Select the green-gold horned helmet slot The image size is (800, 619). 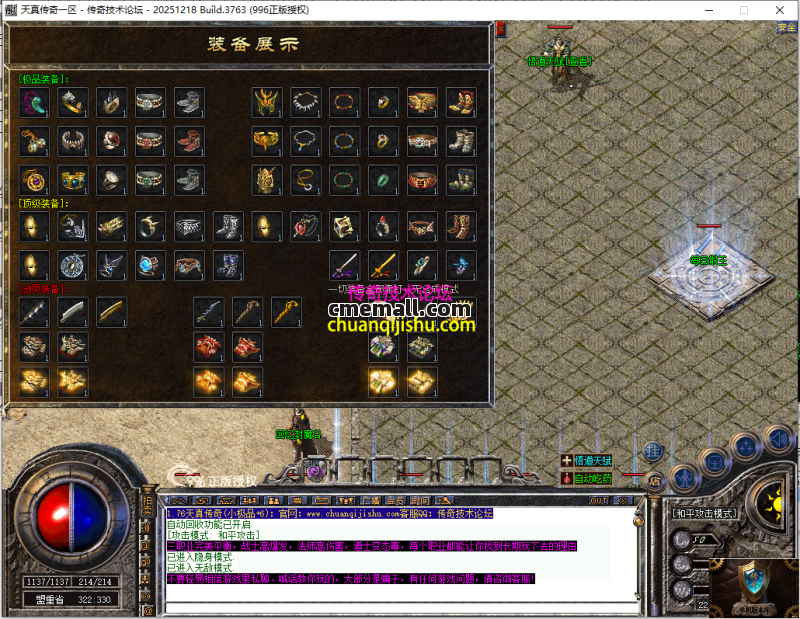[x=266, y=101]
